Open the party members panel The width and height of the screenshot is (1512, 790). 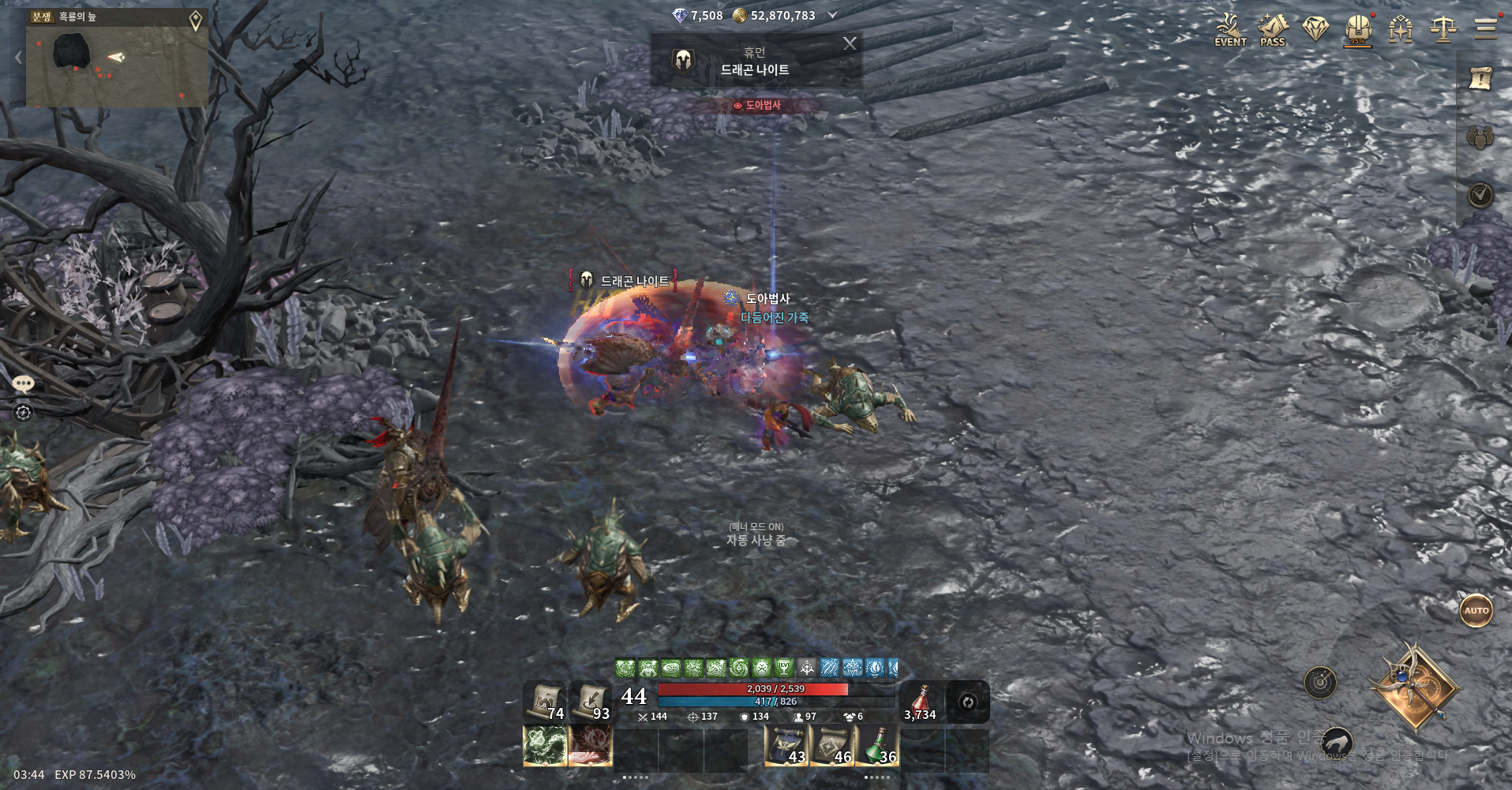pos(1480,137)
